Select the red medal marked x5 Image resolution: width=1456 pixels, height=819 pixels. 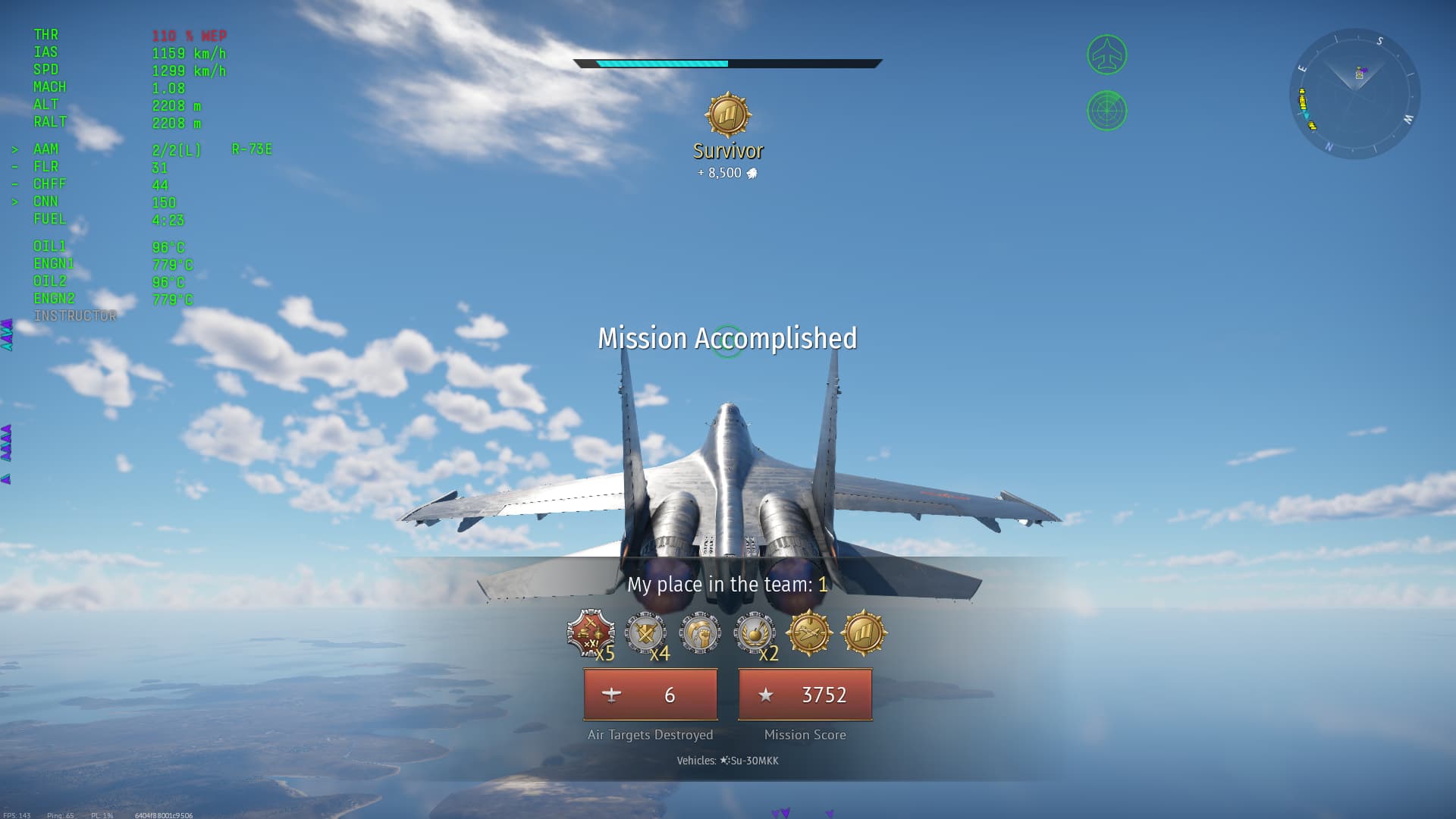pos(591,632)
